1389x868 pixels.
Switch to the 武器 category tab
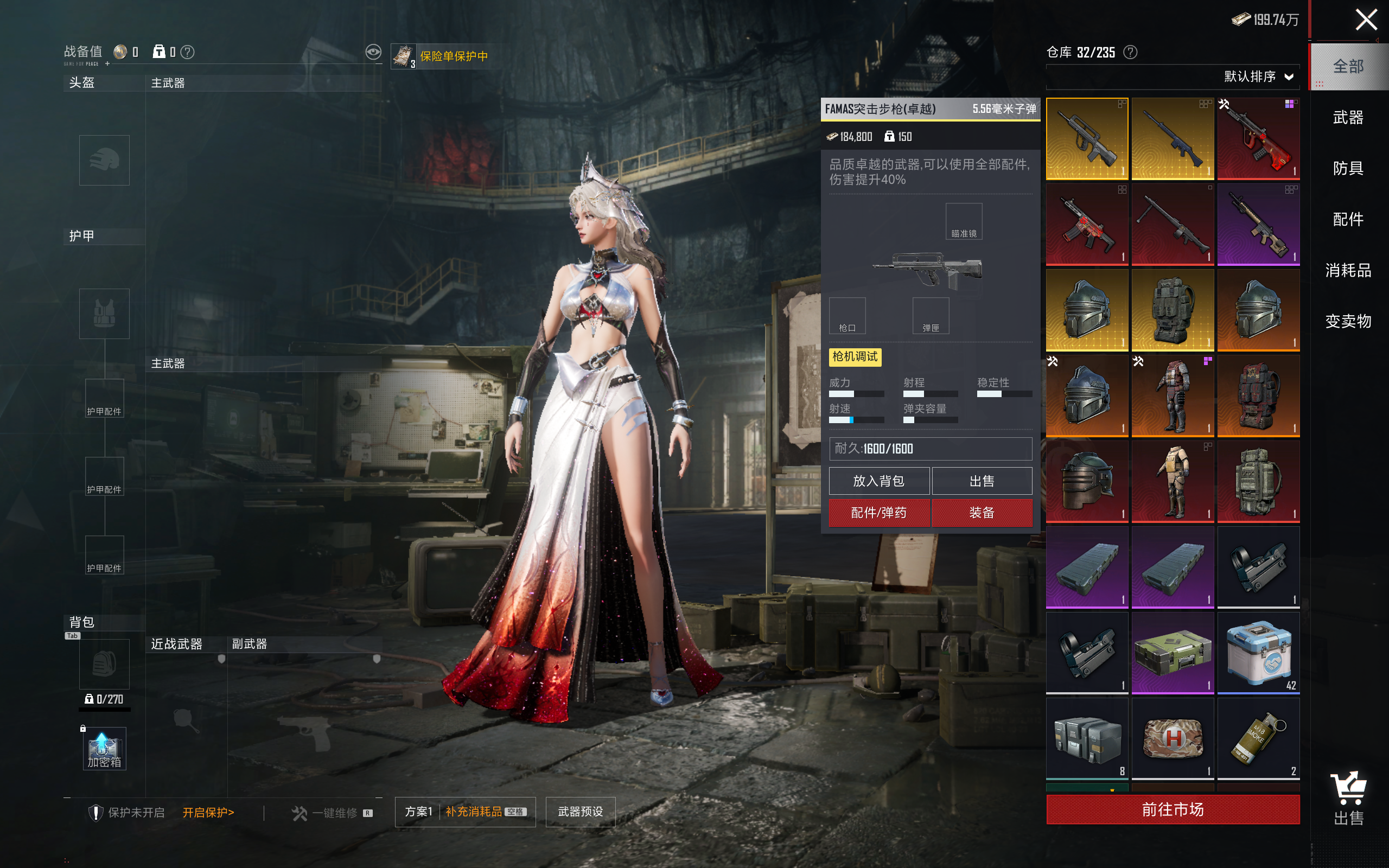pyautogui.click(x=1348, y=118)
